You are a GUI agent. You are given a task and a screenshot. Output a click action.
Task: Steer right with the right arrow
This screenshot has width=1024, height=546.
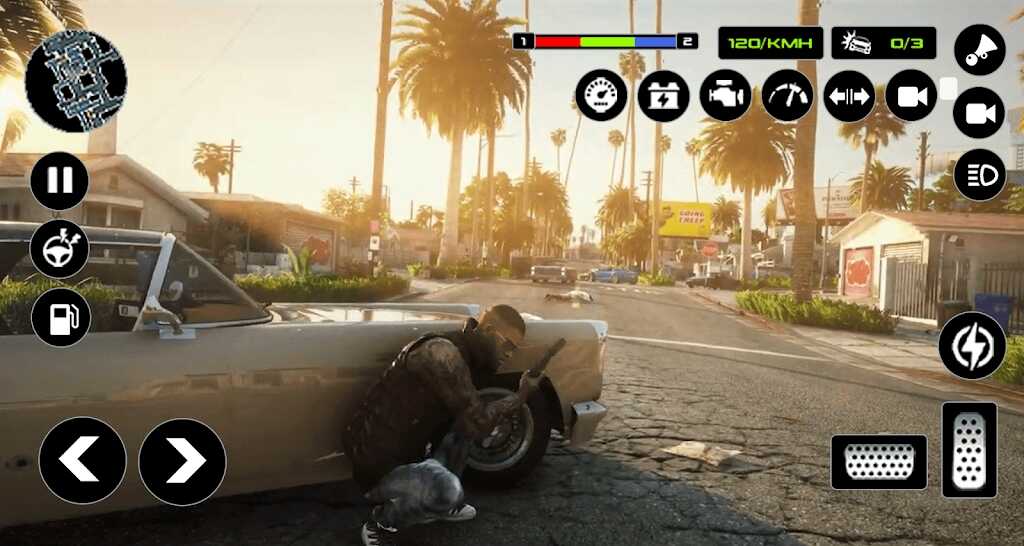pos(182,461)
